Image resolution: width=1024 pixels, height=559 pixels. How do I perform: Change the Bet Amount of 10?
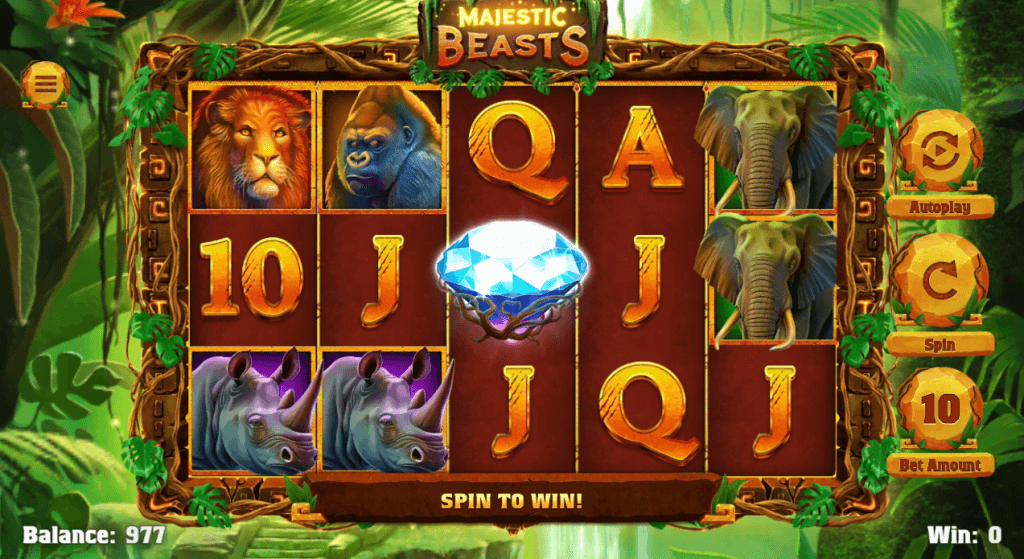pyautogui.click(x=939, y=410)
